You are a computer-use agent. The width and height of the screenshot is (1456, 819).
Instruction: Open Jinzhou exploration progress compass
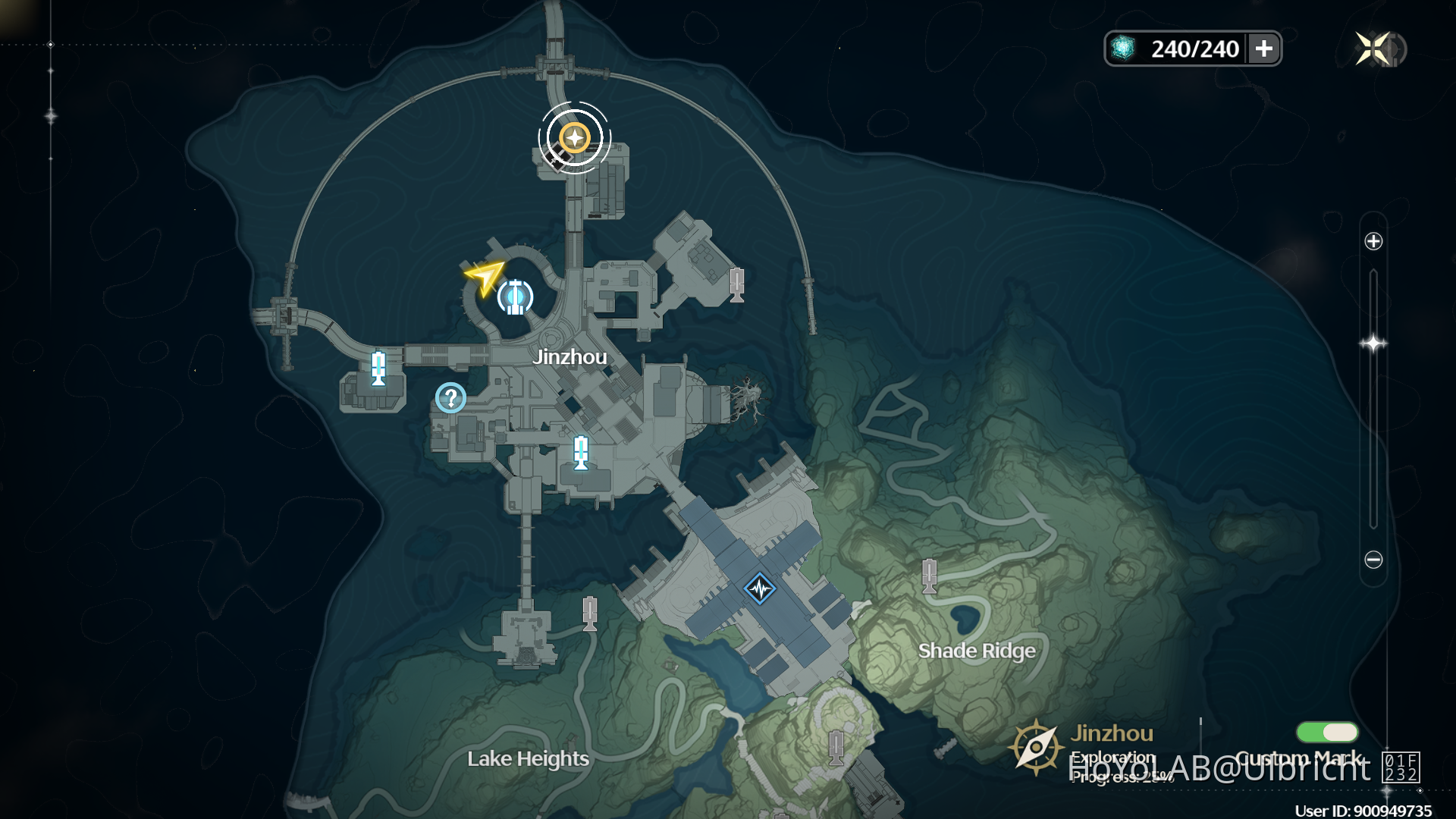(x=1036, y=747)
